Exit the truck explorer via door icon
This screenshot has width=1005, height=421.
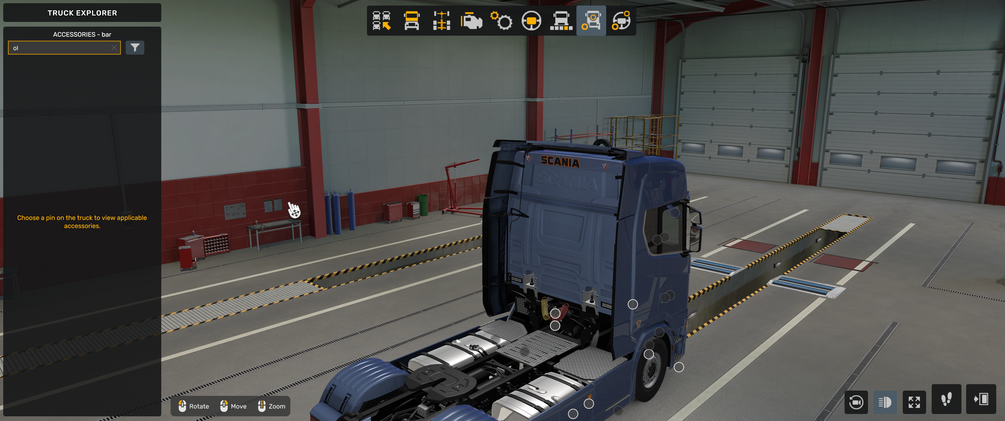tap(981, 400)
